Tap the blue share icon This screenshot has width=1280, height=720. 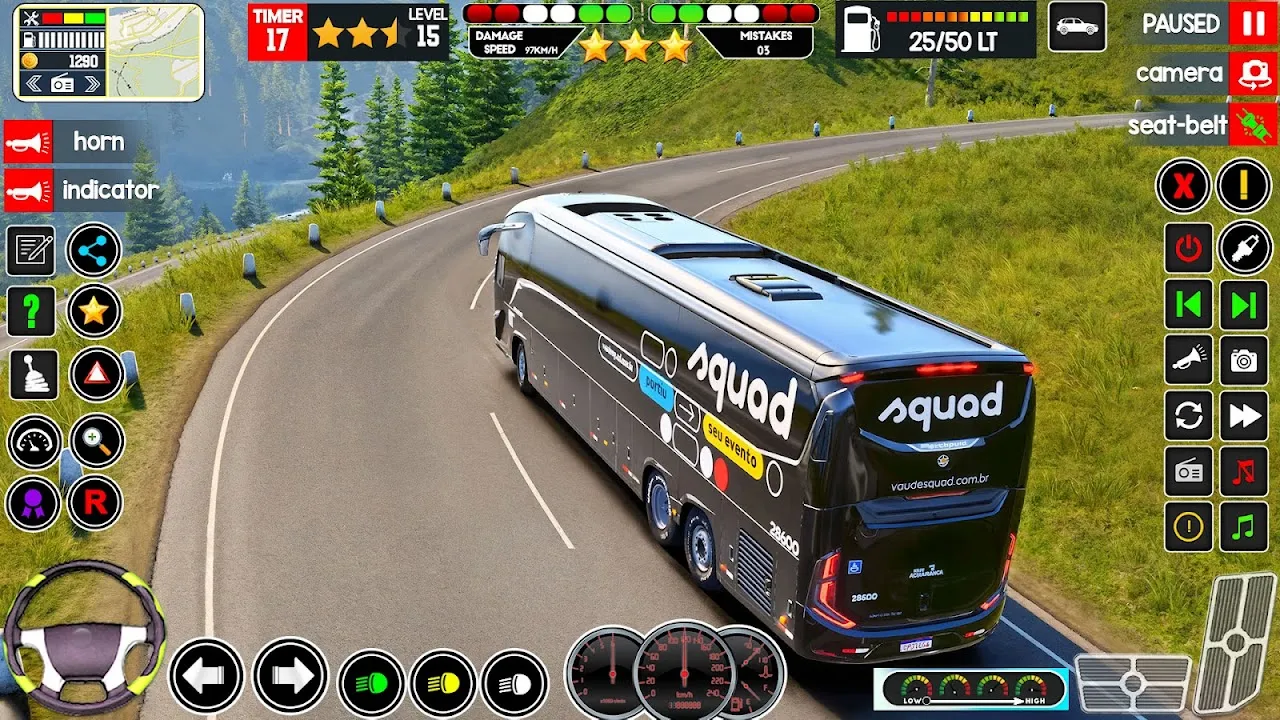point(94,250)
